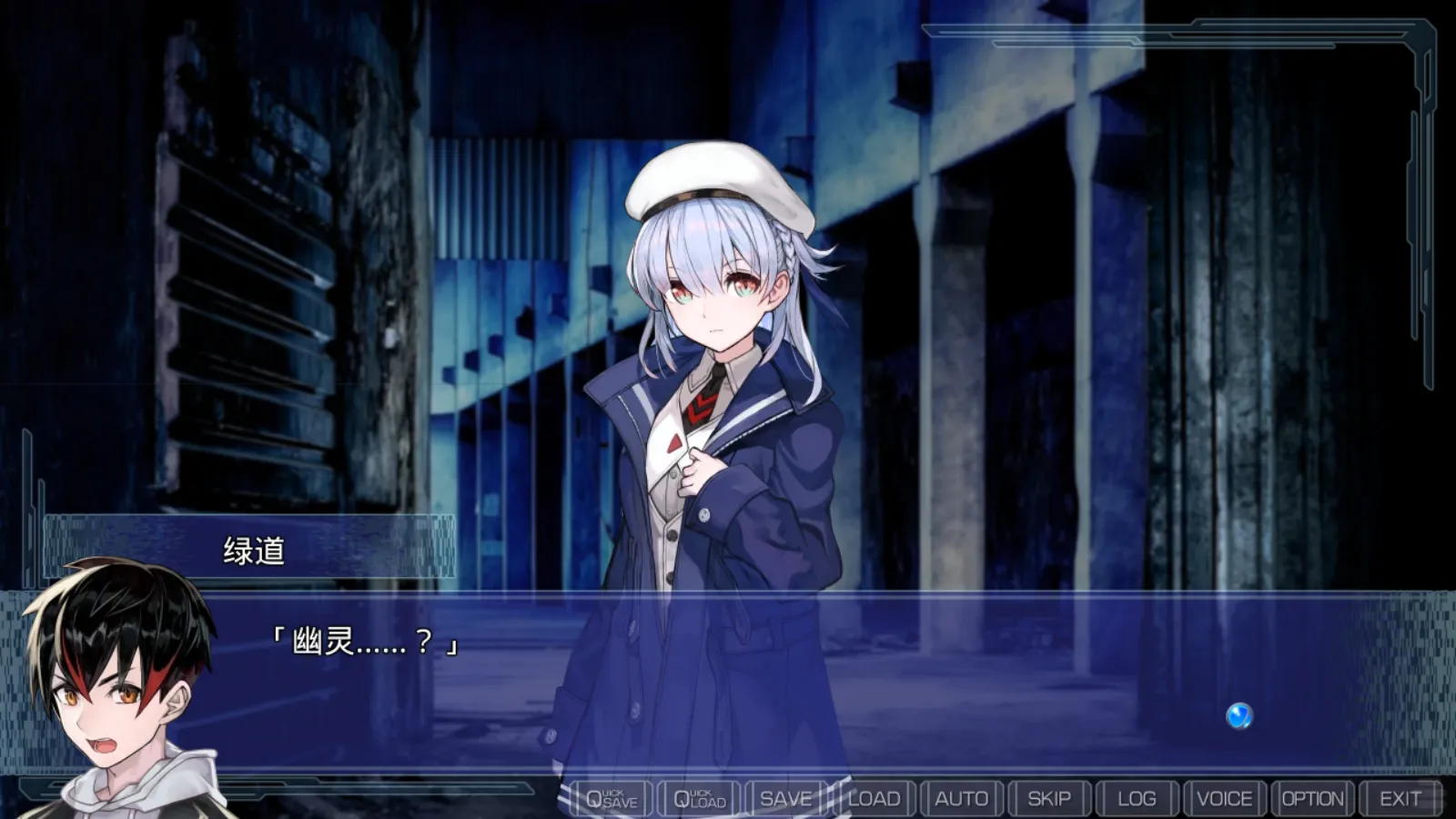The width and height of the screenshot is (1456, 819).
Task: Click the Quick Save button
Action: point(608,797)
